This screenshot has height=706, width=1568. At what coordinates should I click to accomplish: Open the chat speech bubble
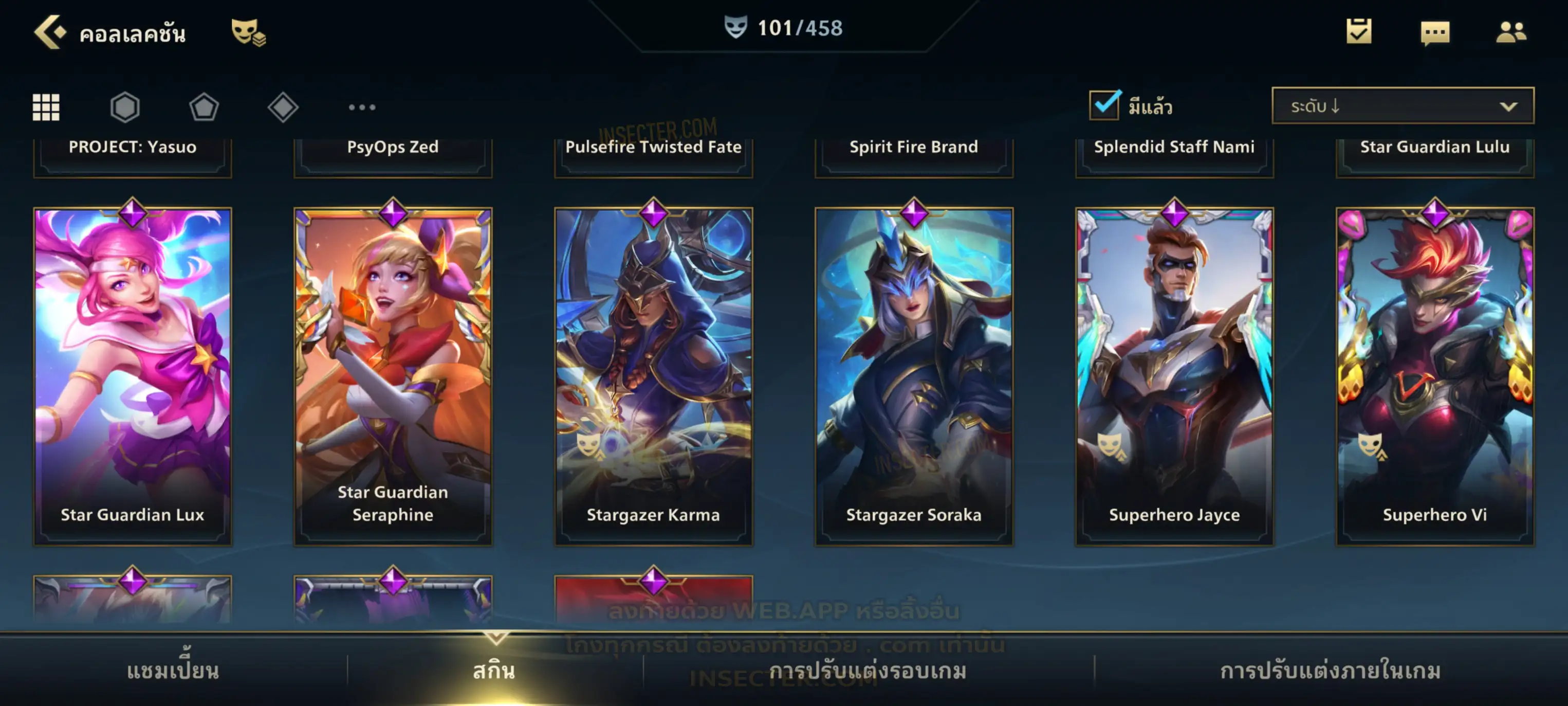tap(1435, 32)
